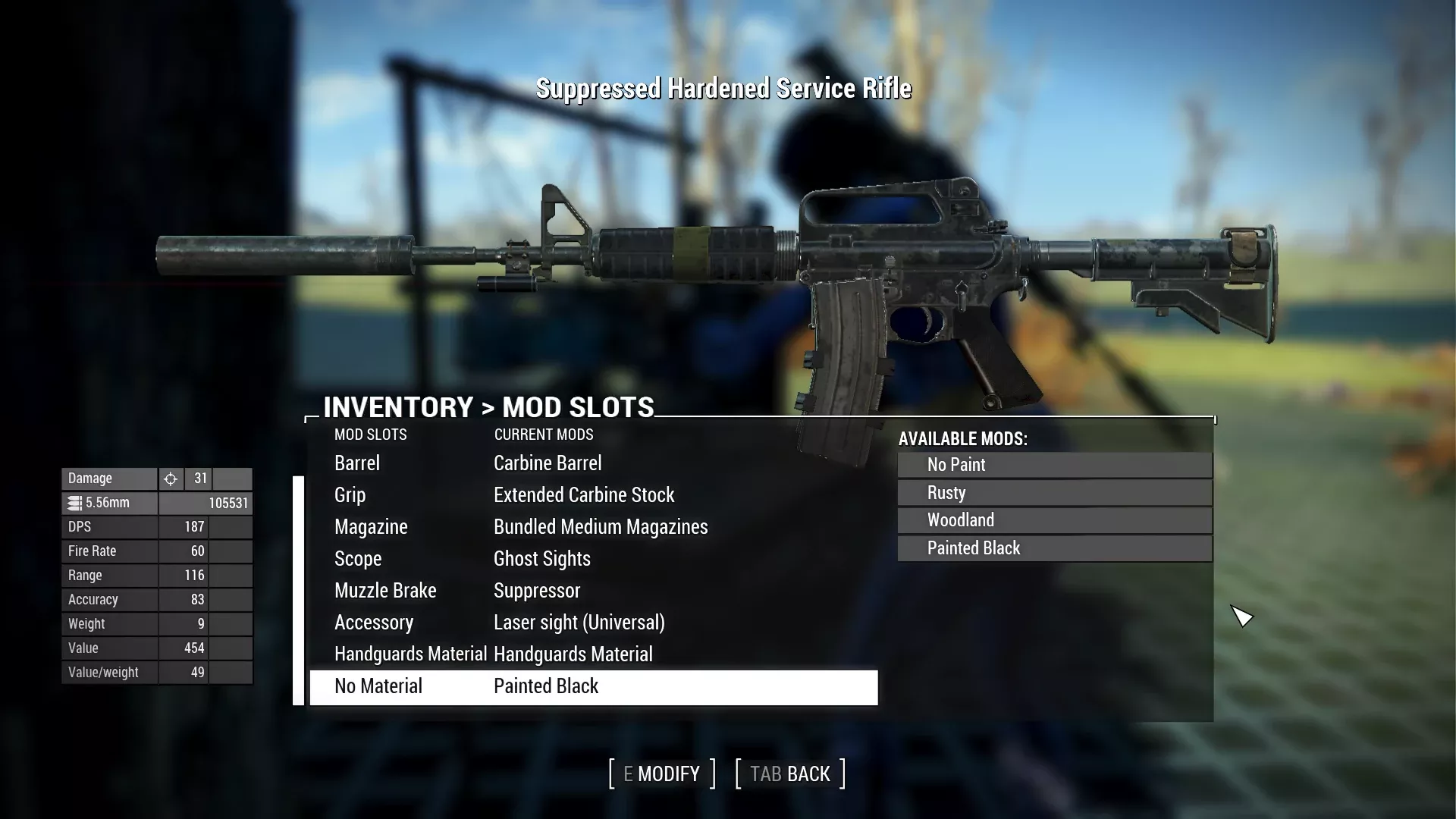Screen dimensions: 1456x819
Task: Click the Suppressed Hardened Service Rifle title
Action: (x=724, y=88)
